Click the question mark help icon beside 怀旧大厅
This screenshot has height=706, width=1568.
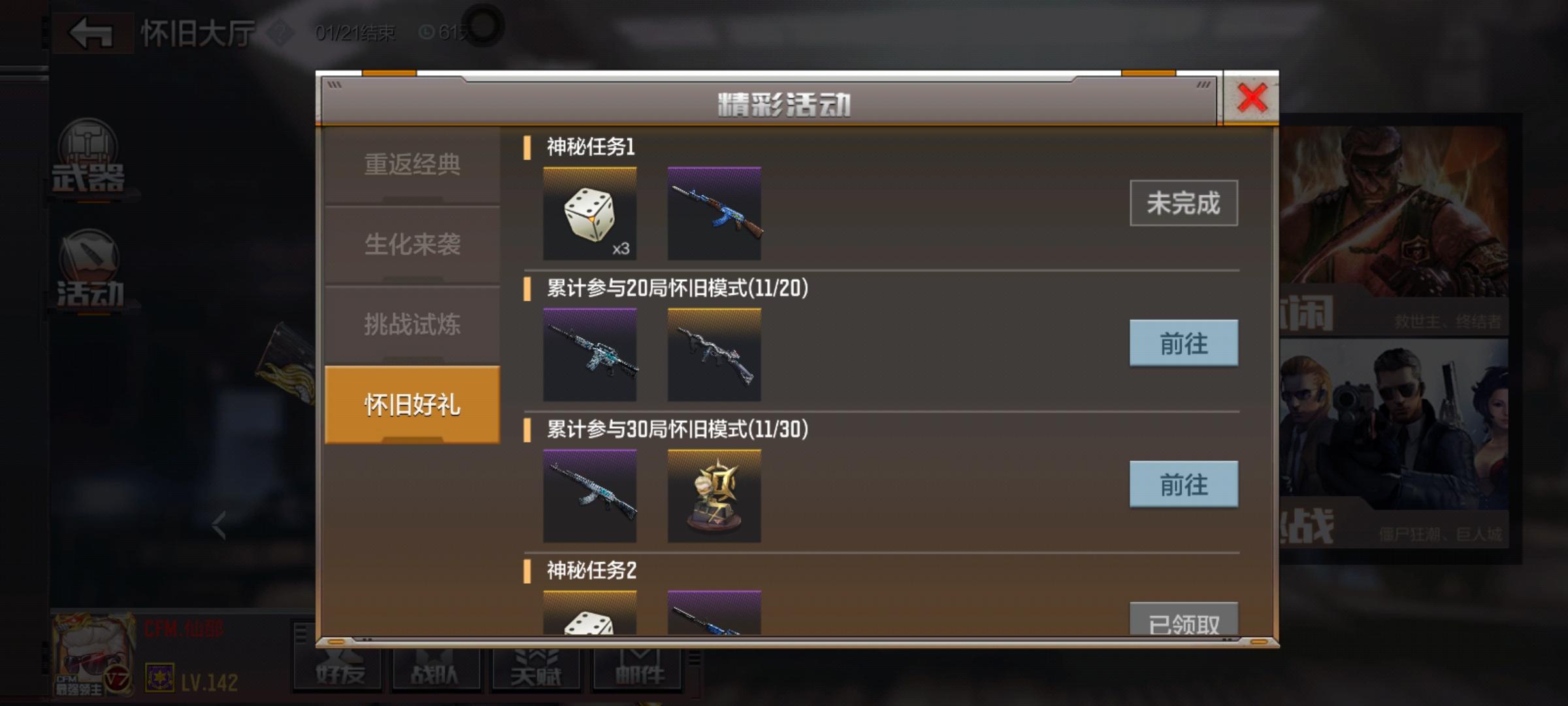coord(281,31)
